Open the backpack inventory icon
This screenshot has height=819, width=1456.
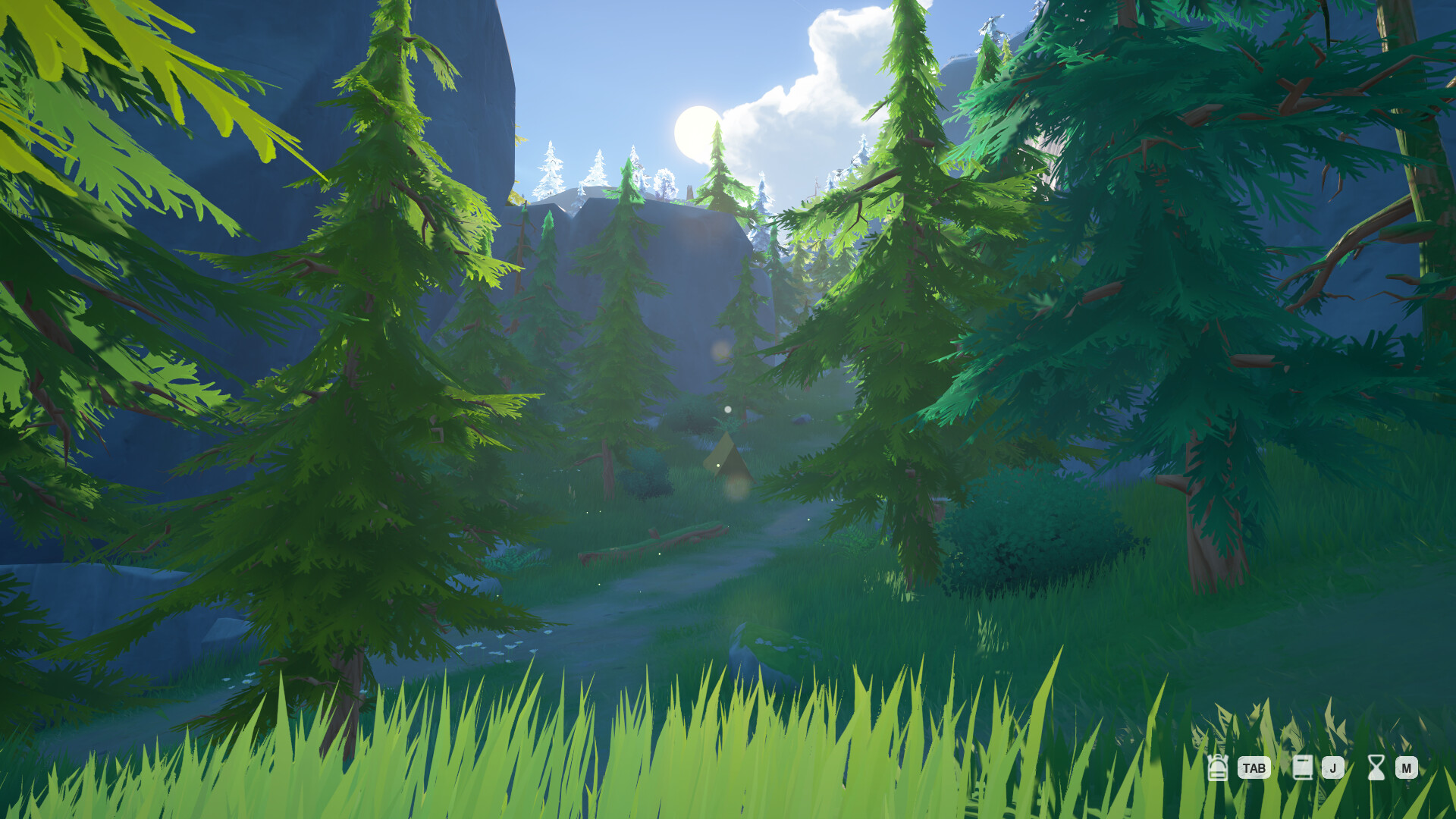click(x=1218, y=767)
